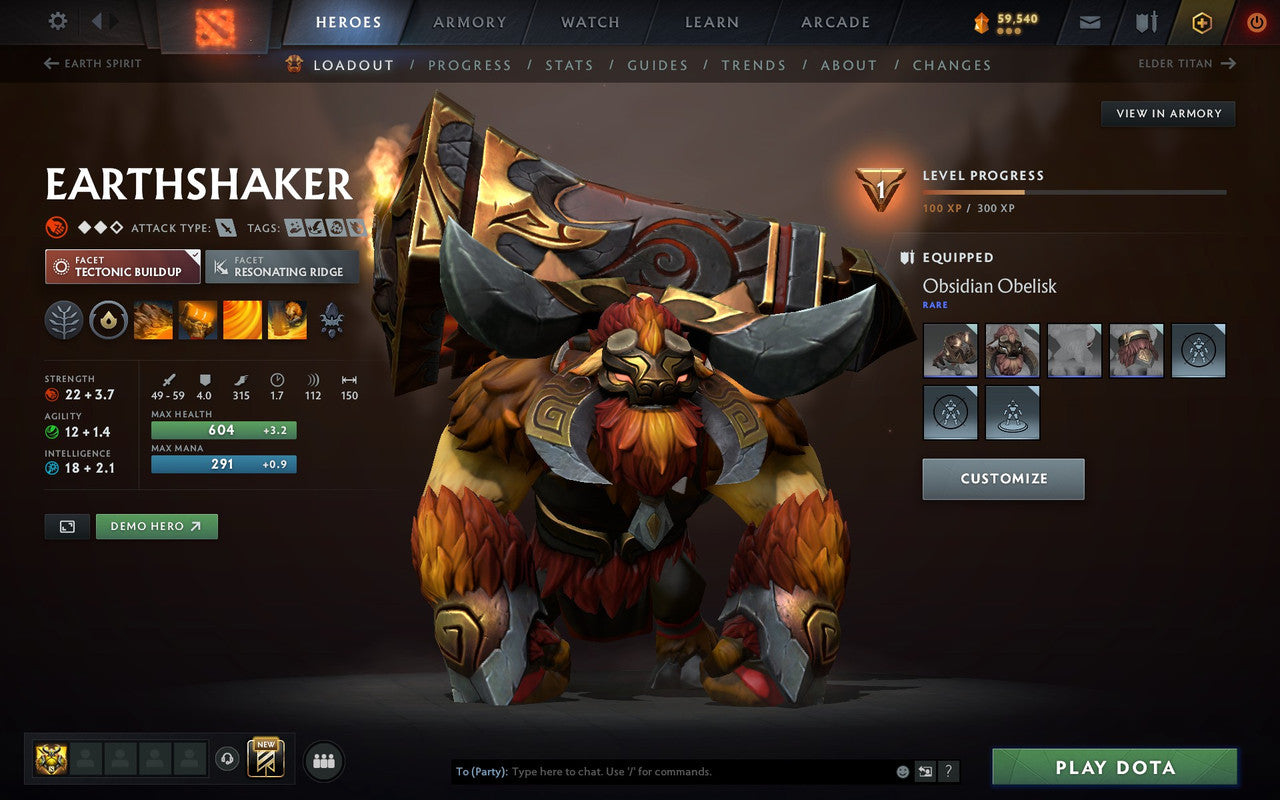
Task: Open Dota Plus hexagon icon
Action: point(1202,21)
